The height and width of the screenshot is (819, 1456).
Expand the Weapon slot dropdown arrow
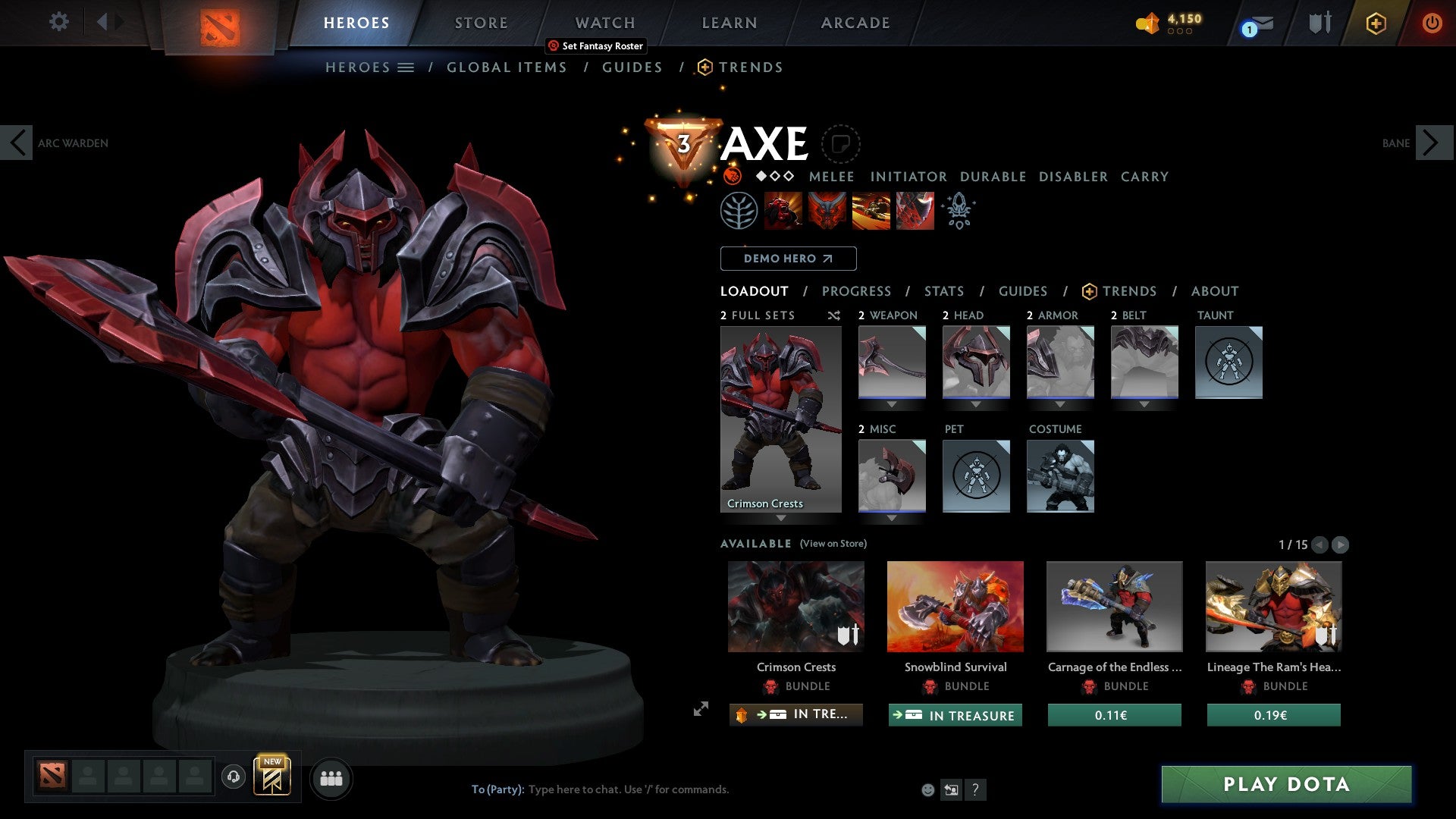coord(891,403)
